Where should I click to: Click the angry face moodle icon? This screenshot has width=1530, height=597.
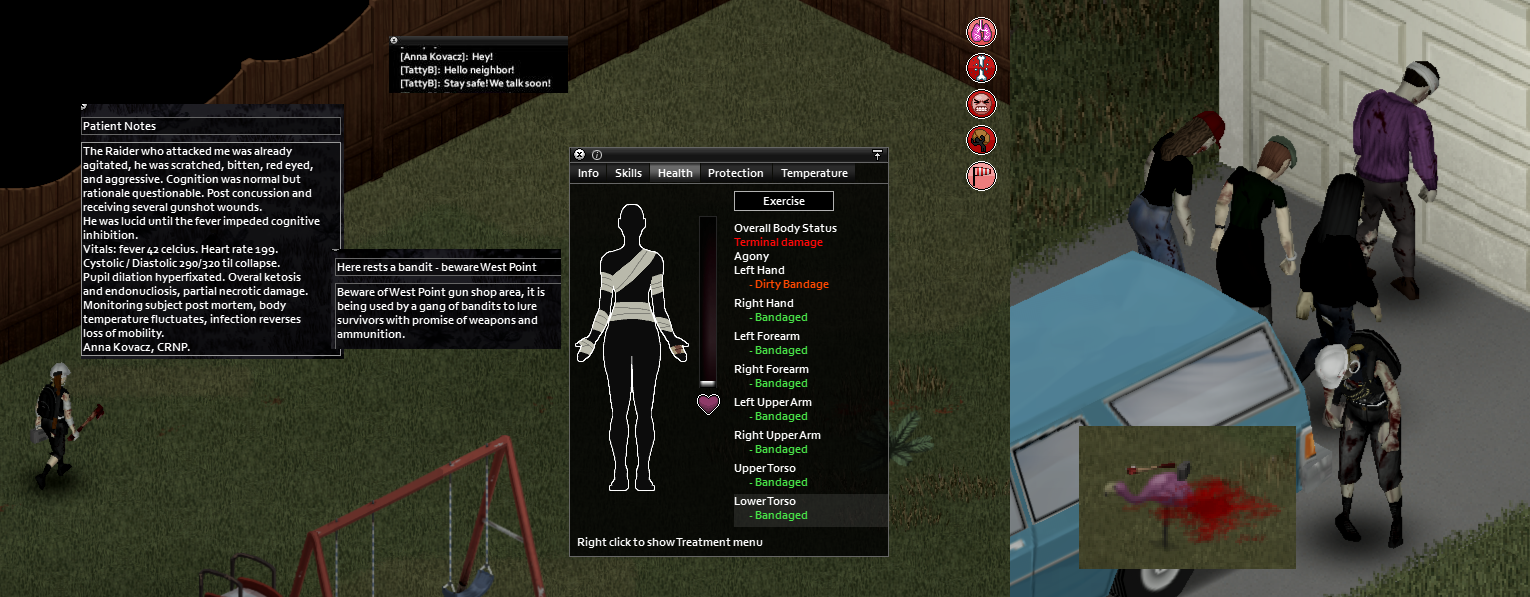point(981,104)
